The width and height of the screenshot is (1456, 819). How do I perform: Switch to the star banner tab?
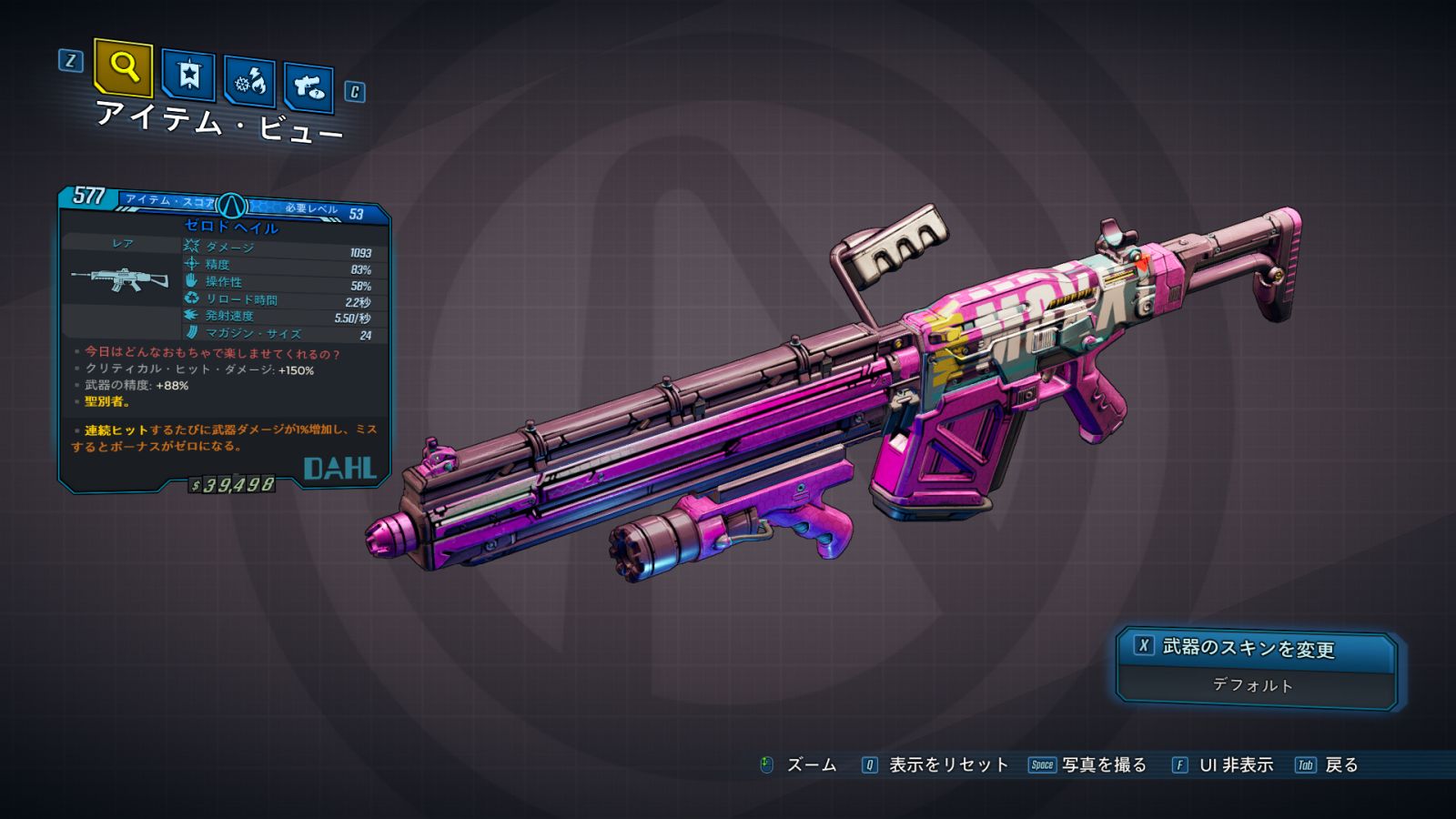click(188, 75)
